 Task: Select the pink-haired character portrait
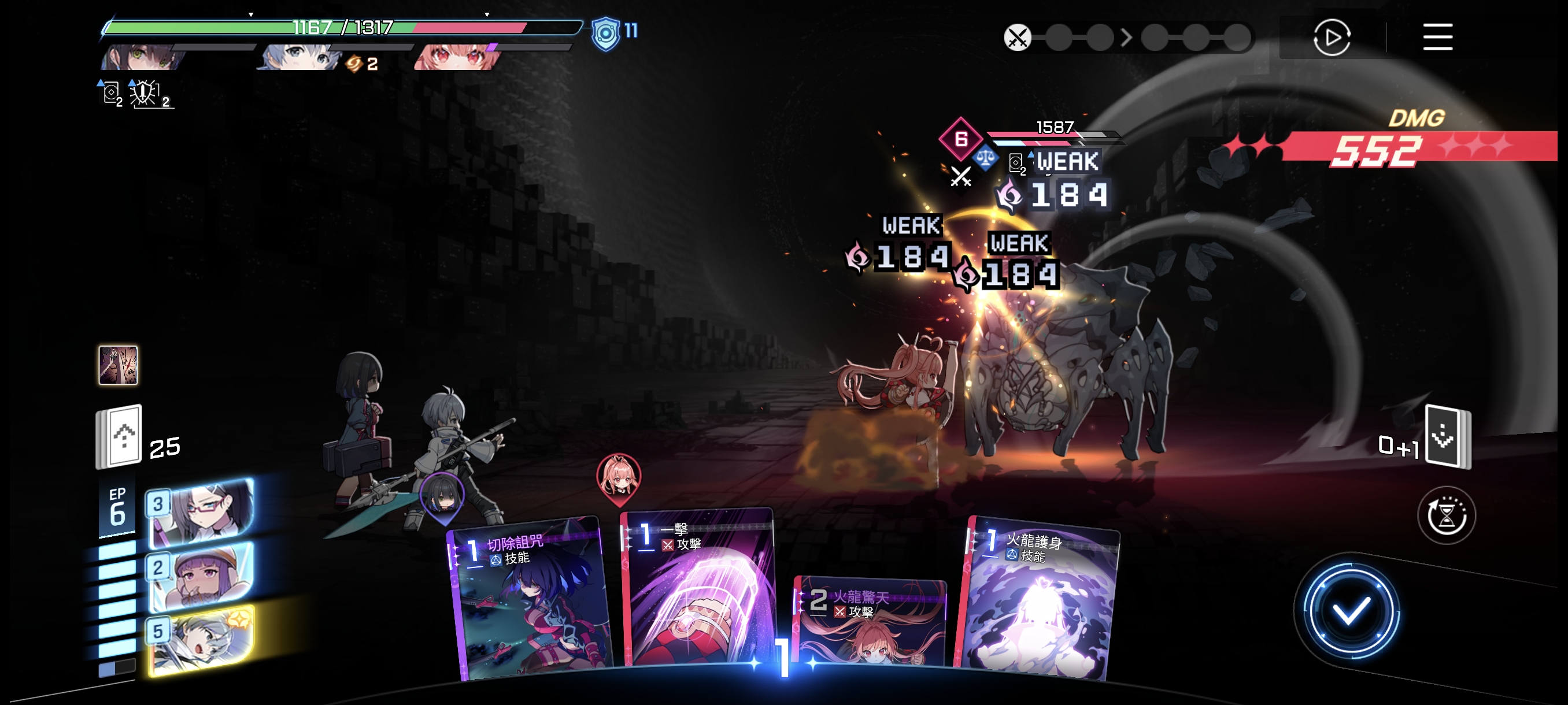[x=457, y=57]
